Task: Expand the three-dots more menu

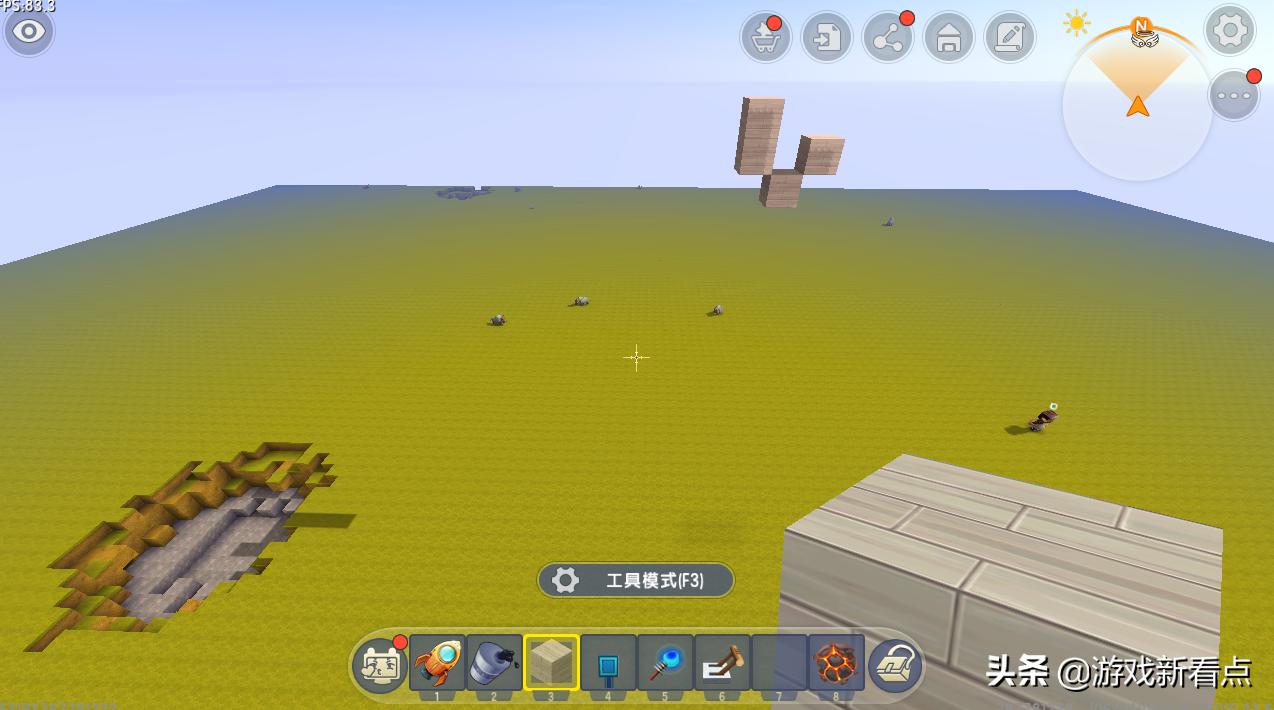Action: click(x=1234, y=96)
